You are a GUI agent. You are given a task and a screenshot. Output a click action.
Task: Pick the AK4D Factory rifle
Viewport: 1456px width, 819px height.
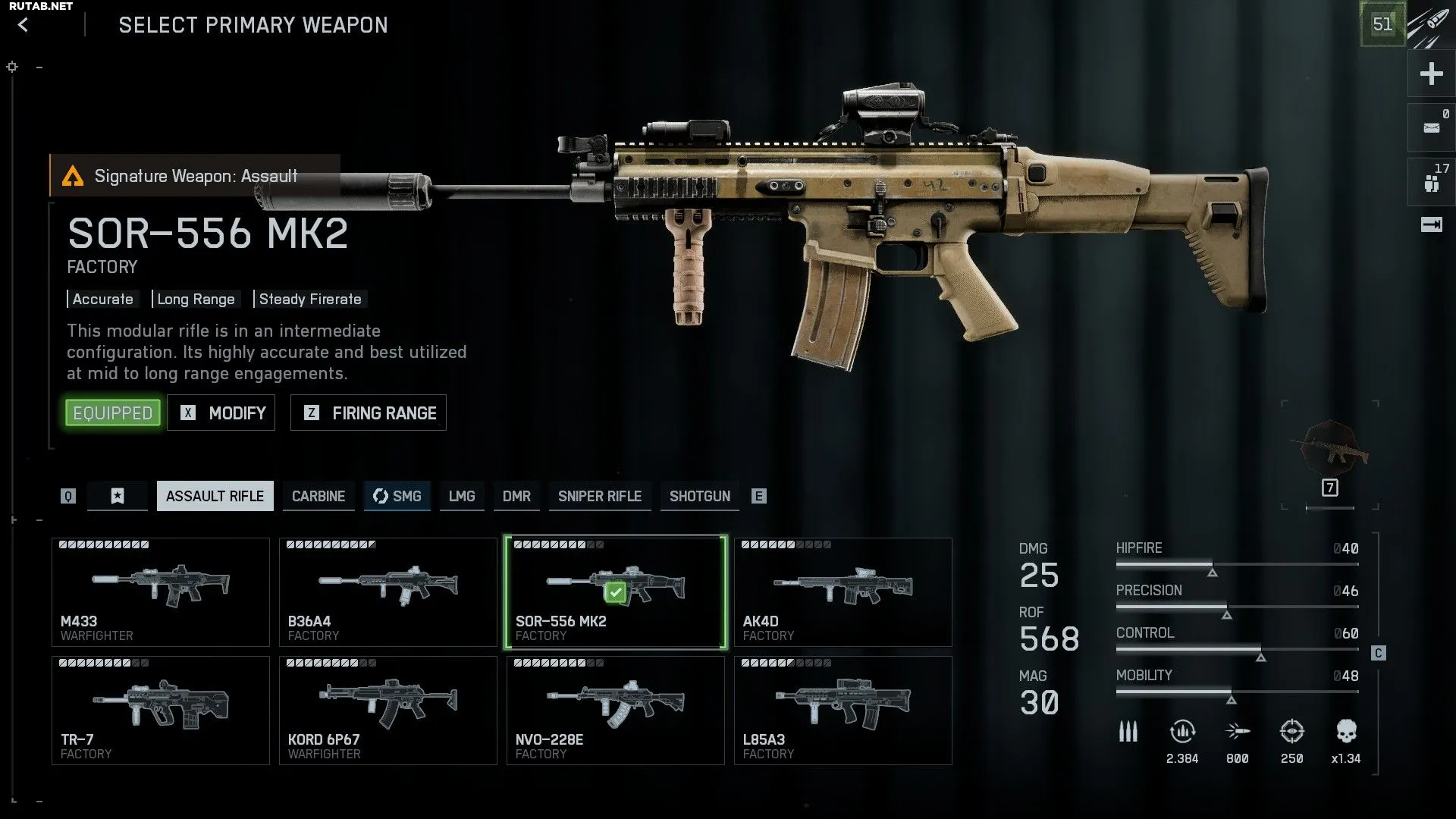click(x=843, y=592)
